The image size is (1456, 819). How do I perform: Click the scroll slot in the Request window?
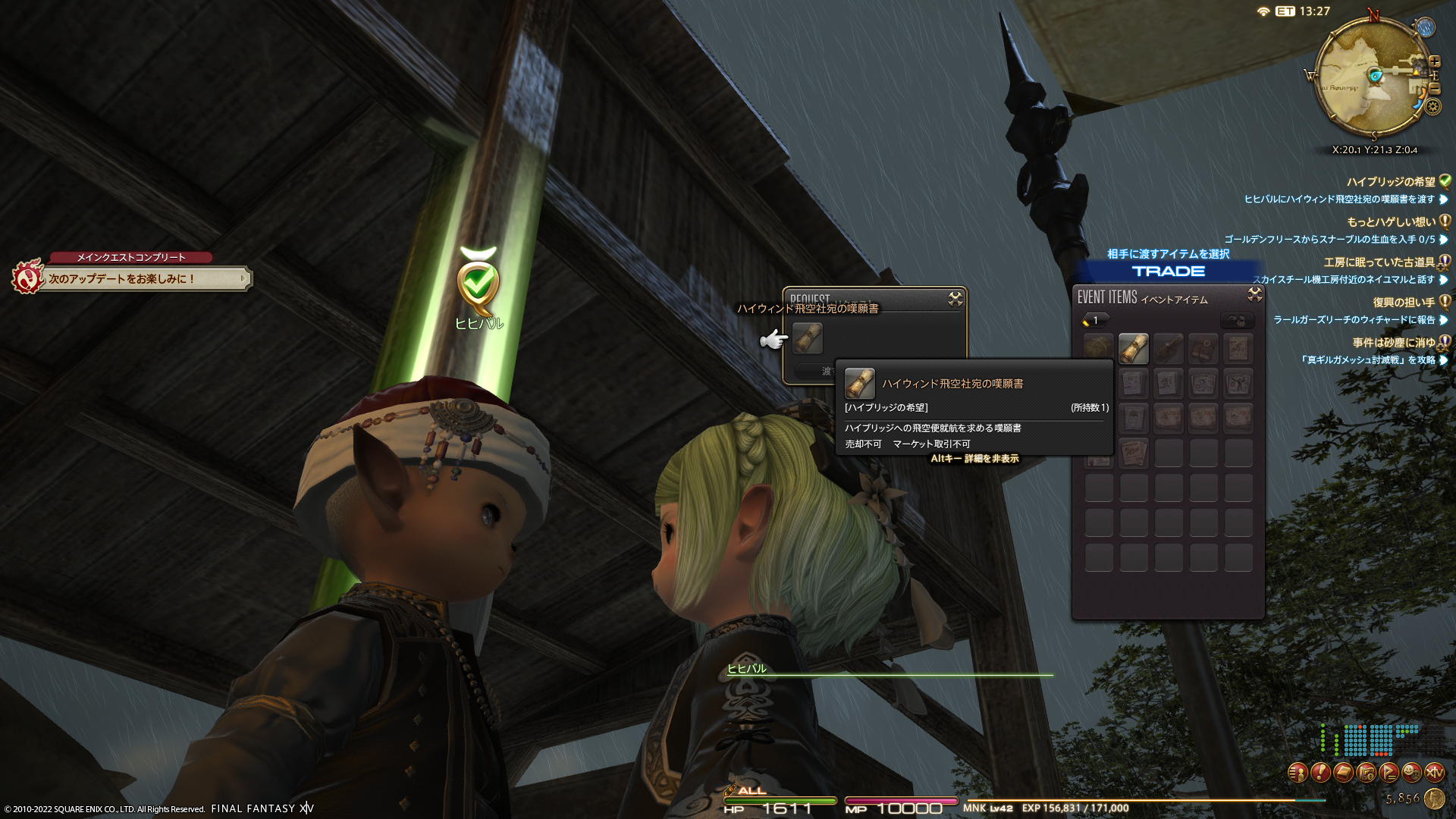click(808, 338)
